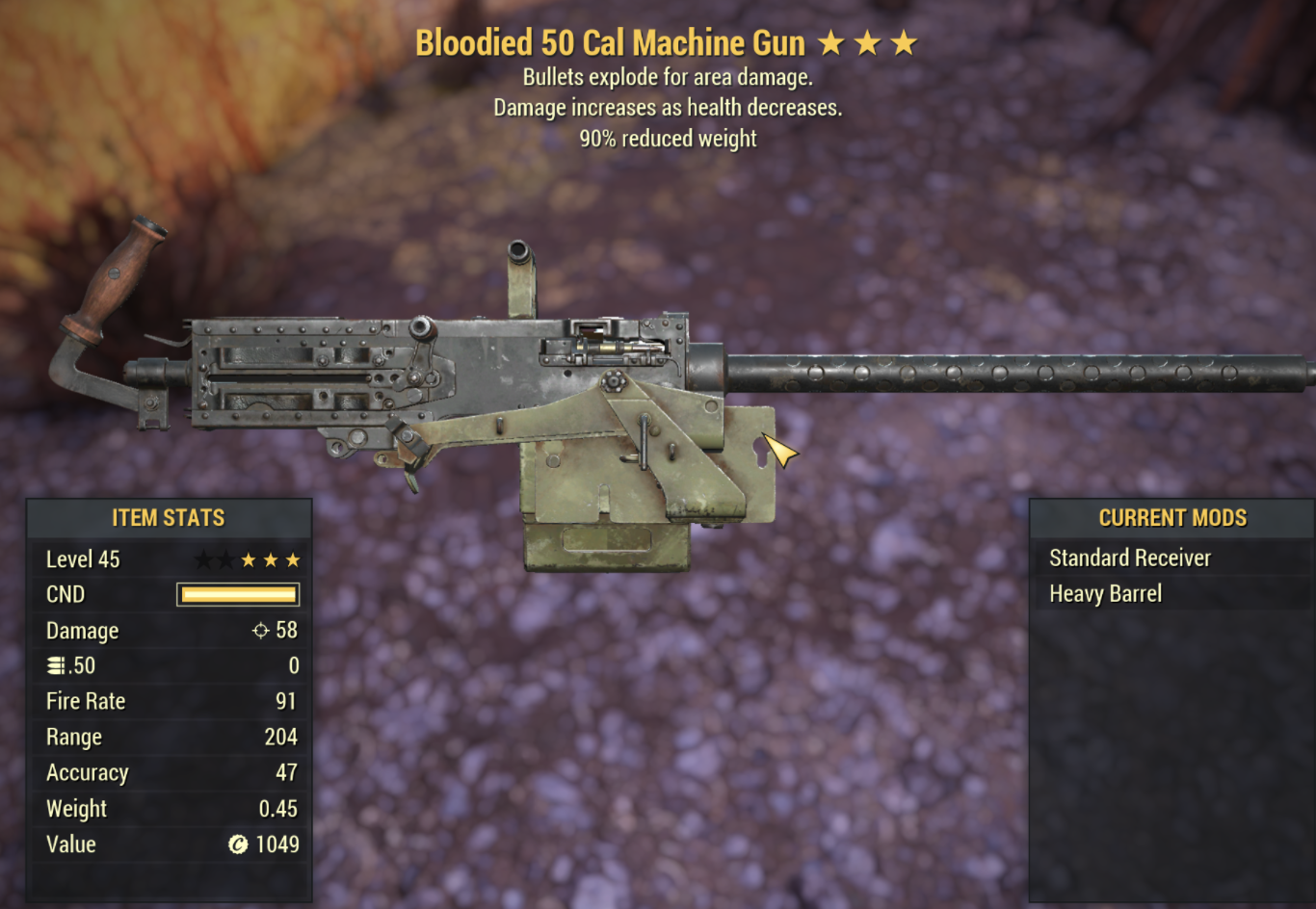Click the Bullets explode for area damage text
Screen dimensions: 1316x909
coord(669,77)
